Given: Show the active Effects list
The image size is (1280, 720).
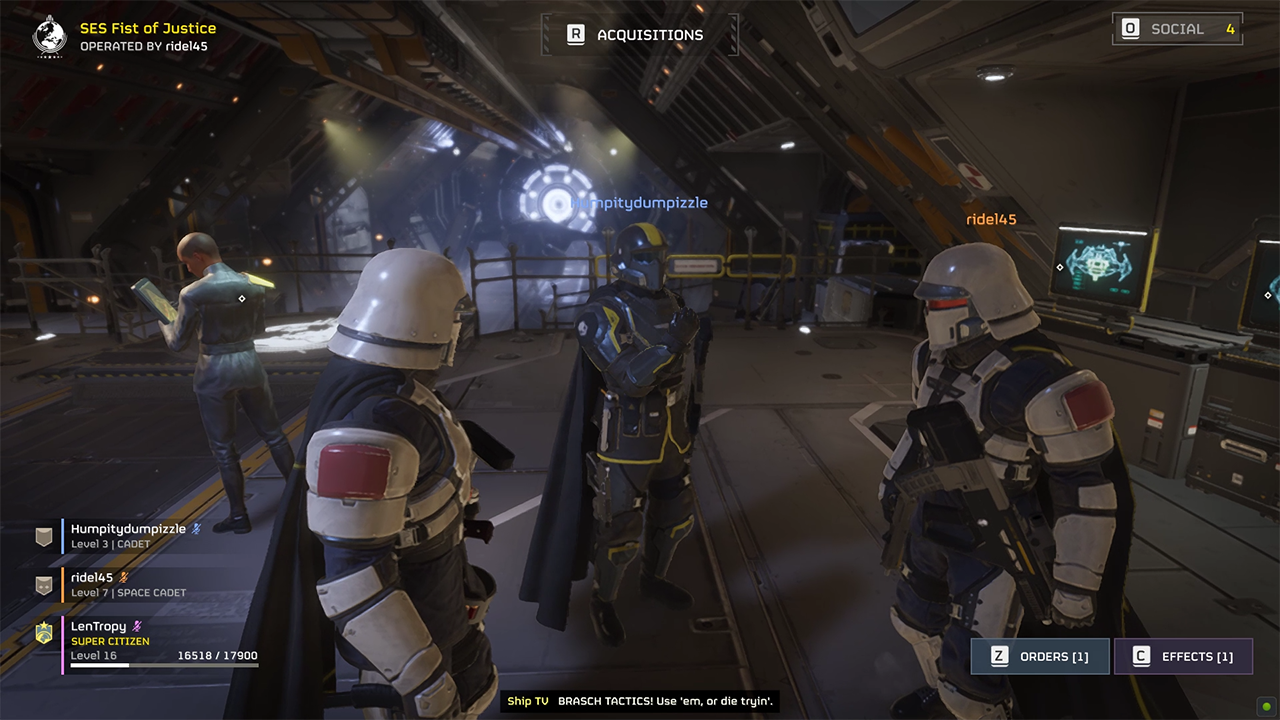Looking at the screenshot, I should point(1183,656).
